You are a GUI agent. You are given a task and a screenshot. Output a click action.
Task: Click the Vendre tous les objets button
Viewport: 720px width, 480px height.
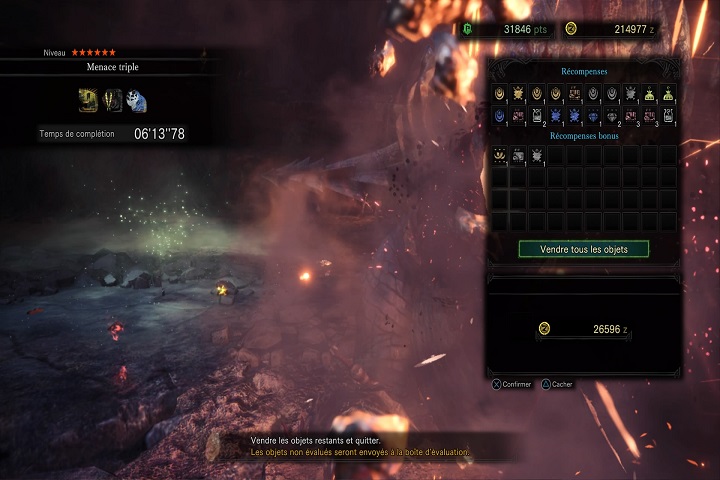click(583, 249)
